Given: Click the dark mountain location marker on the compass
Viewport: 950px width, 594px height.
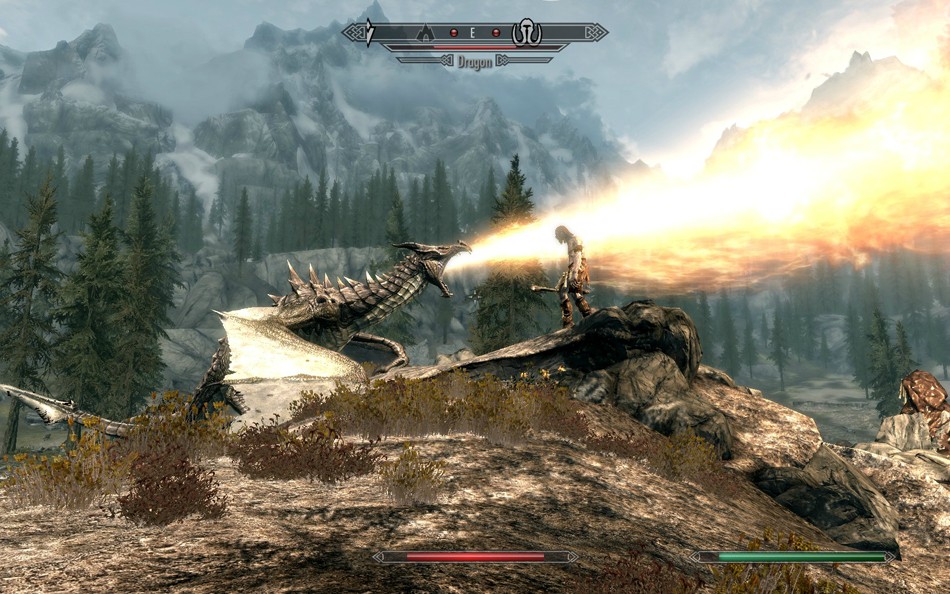Looking at the screenshot, I should [x=424, y=33].
